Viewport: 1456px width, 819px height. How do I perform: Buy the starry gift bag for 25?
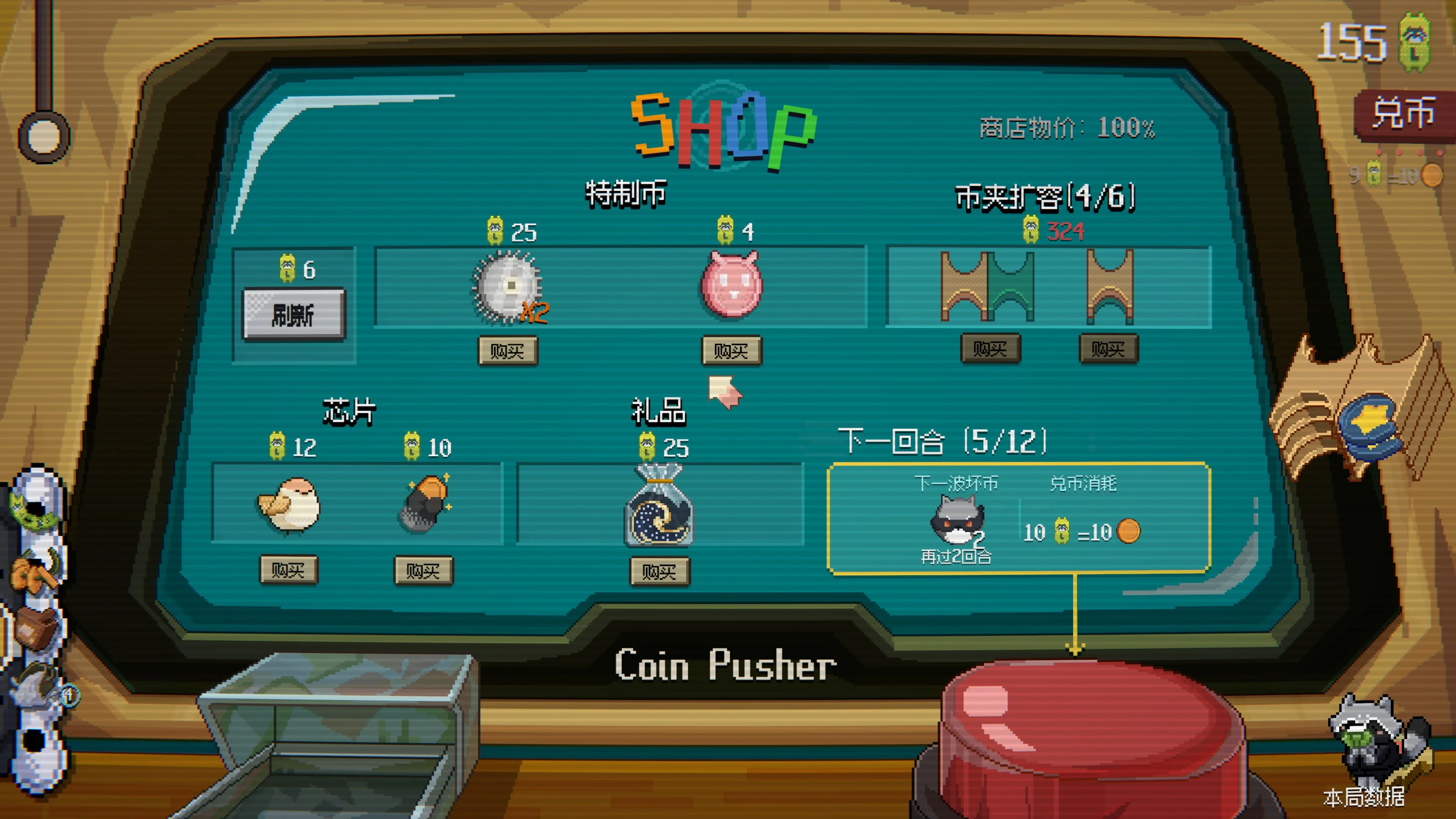click(x=660, y=571)
